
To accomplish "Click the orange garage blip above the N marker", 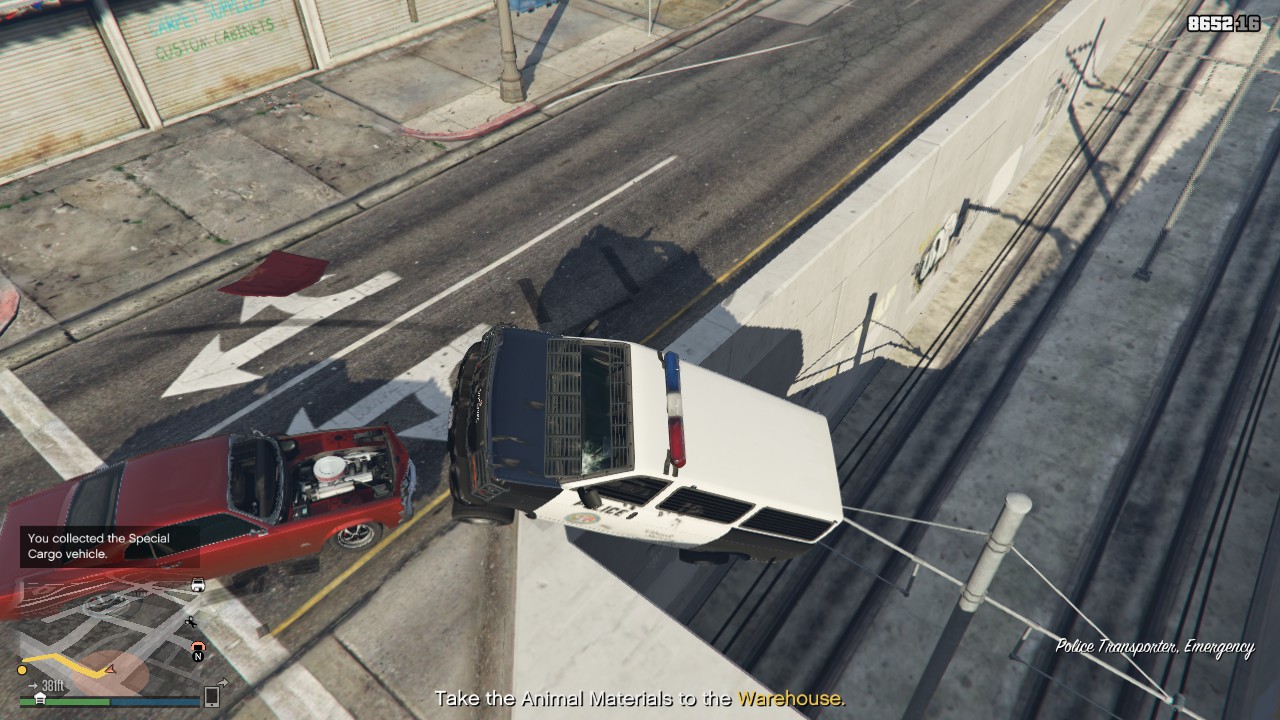I will coord(198,646).
